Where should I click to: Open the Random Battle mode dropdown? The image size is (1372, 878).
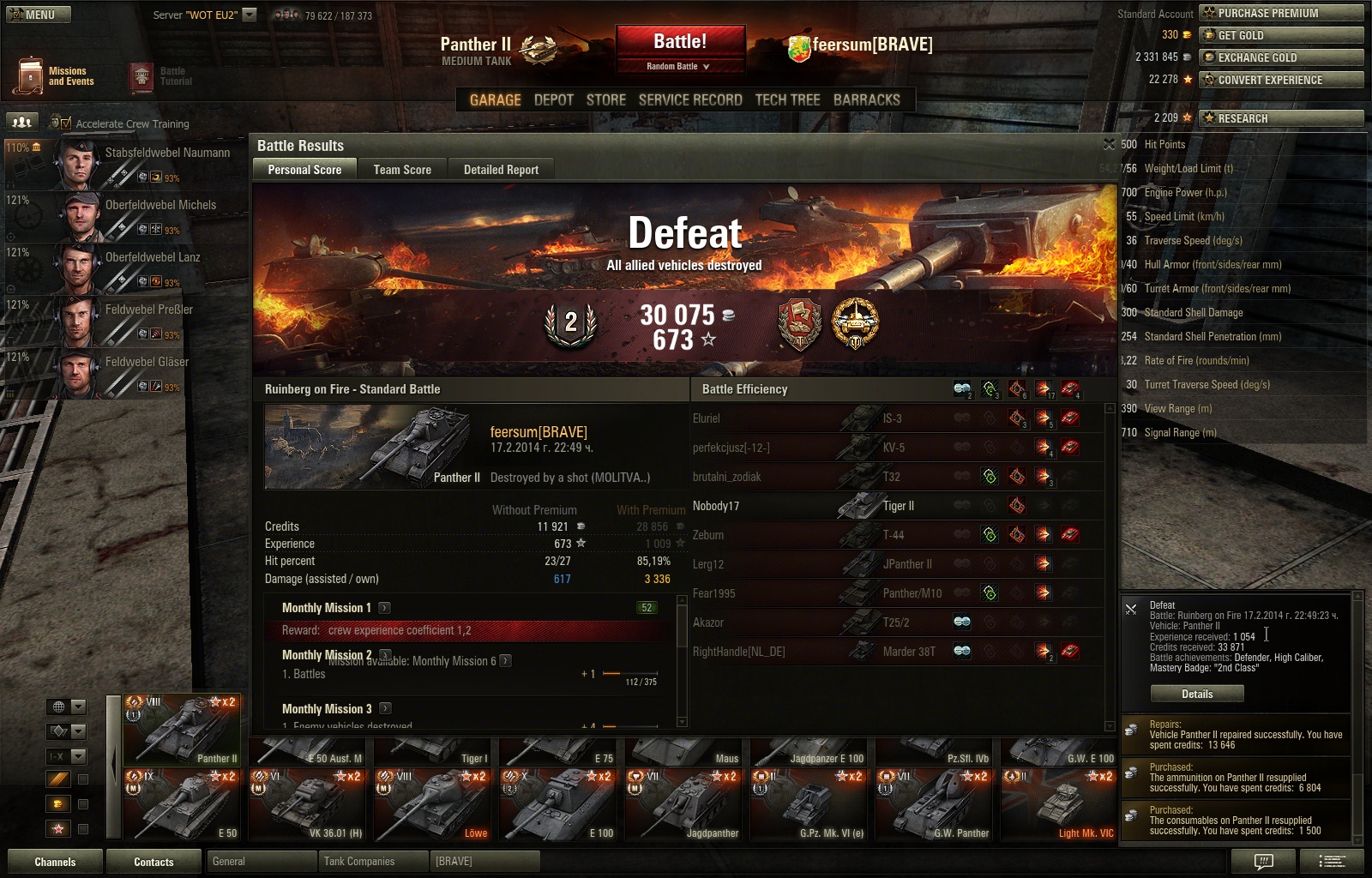coord(679,66)
